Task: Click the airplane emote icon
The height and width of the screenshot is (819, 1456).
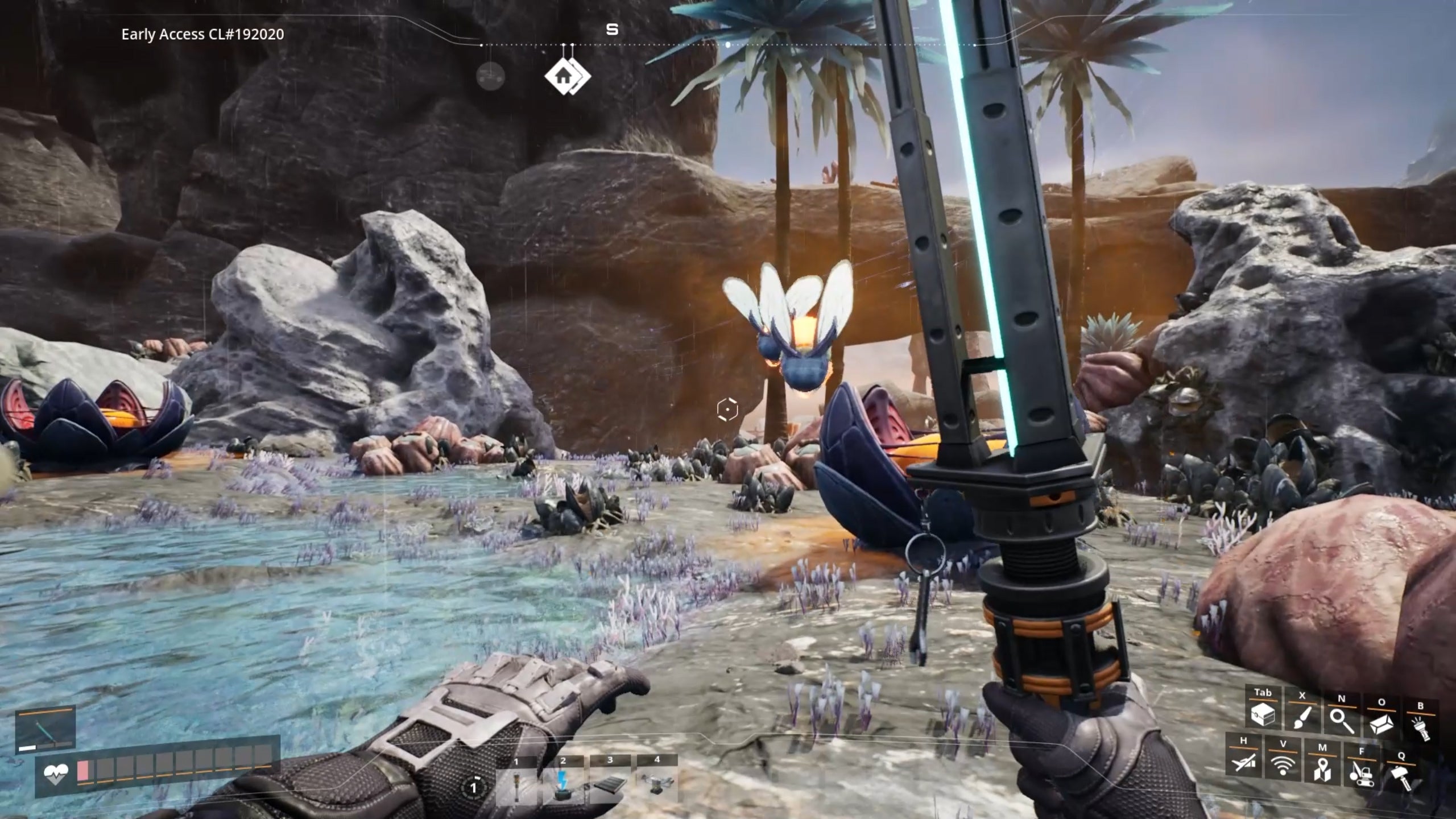Action: (1243, 761)
